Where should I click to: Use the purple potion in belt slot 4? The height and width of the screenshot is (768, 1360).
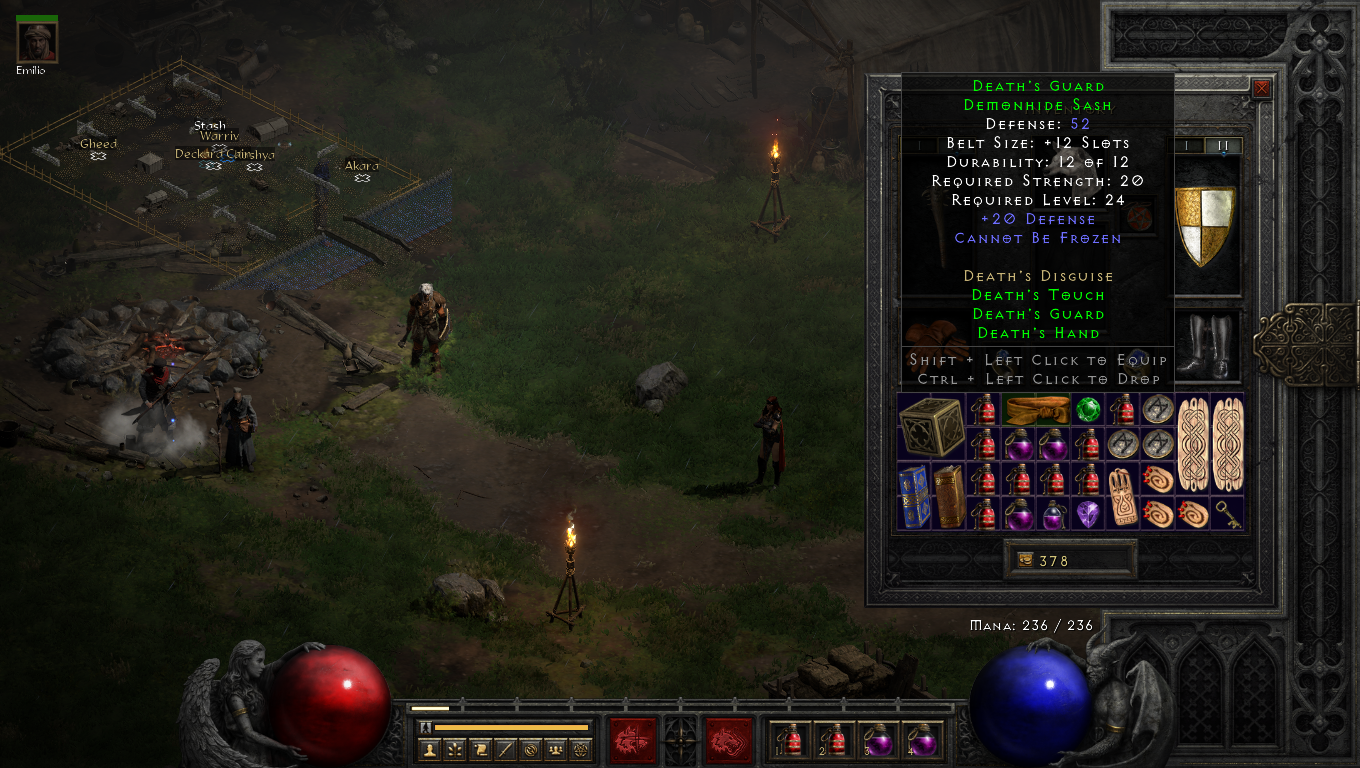tap(922, 741)
